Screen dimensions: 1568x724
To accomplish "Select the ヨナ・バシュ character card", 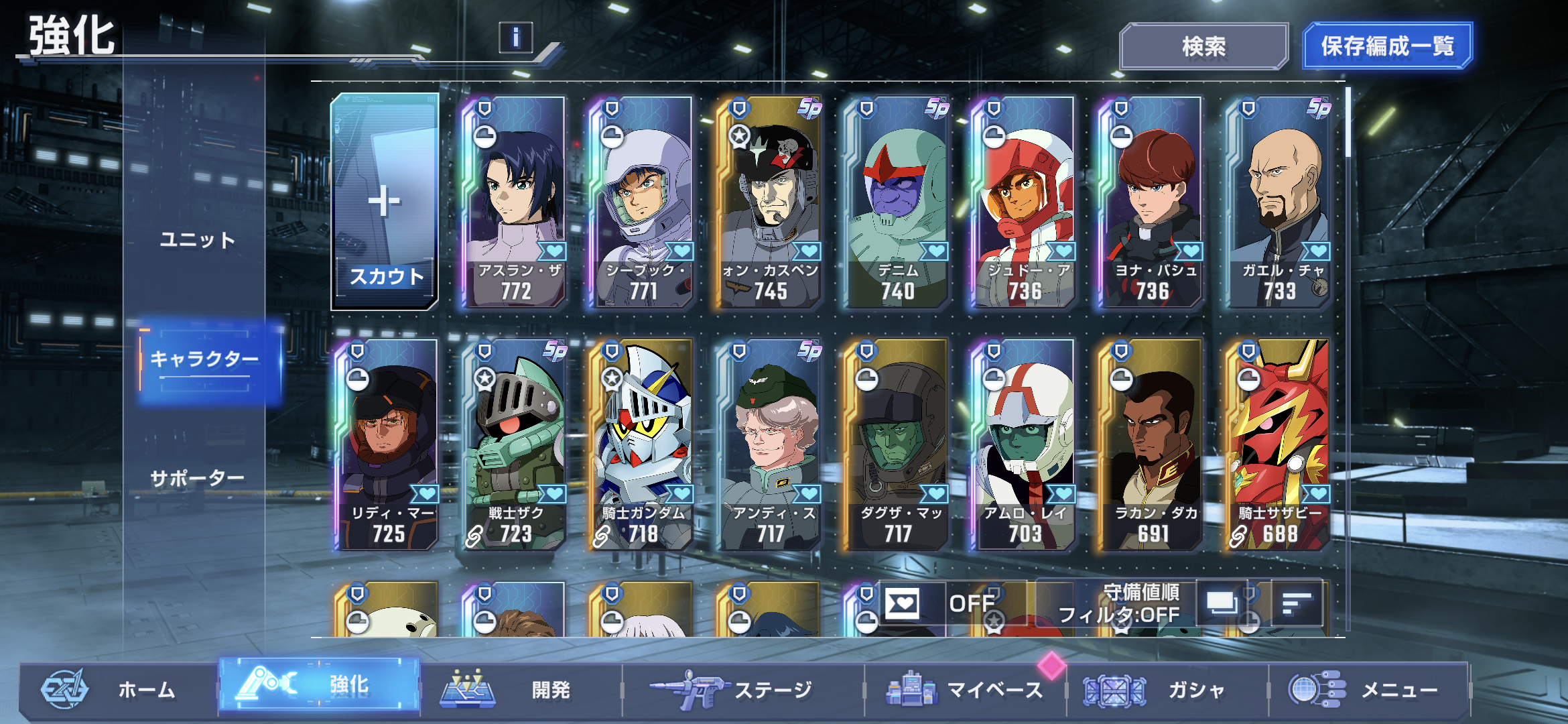I will point(1151,202).
